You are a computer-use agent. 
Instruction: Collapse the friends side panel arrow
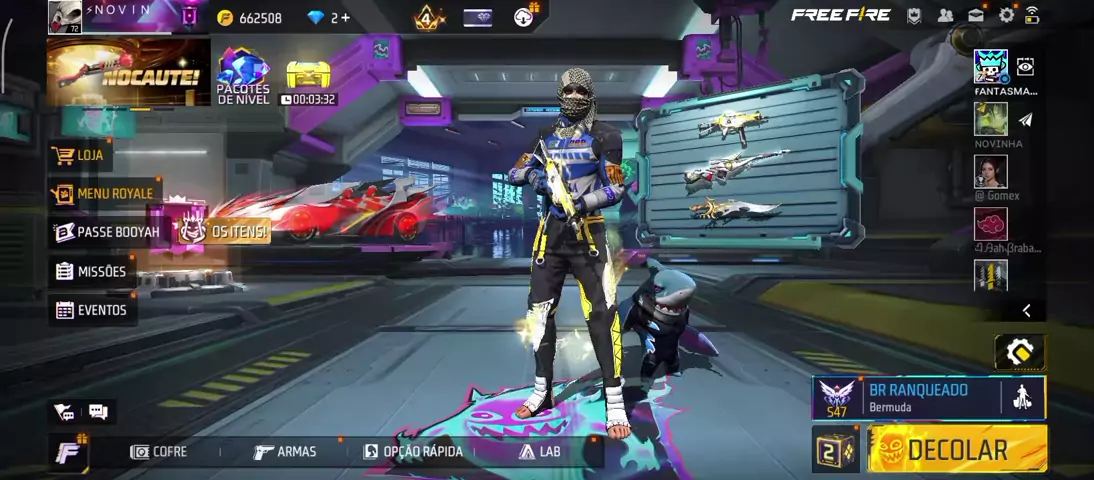[1026, 311]
